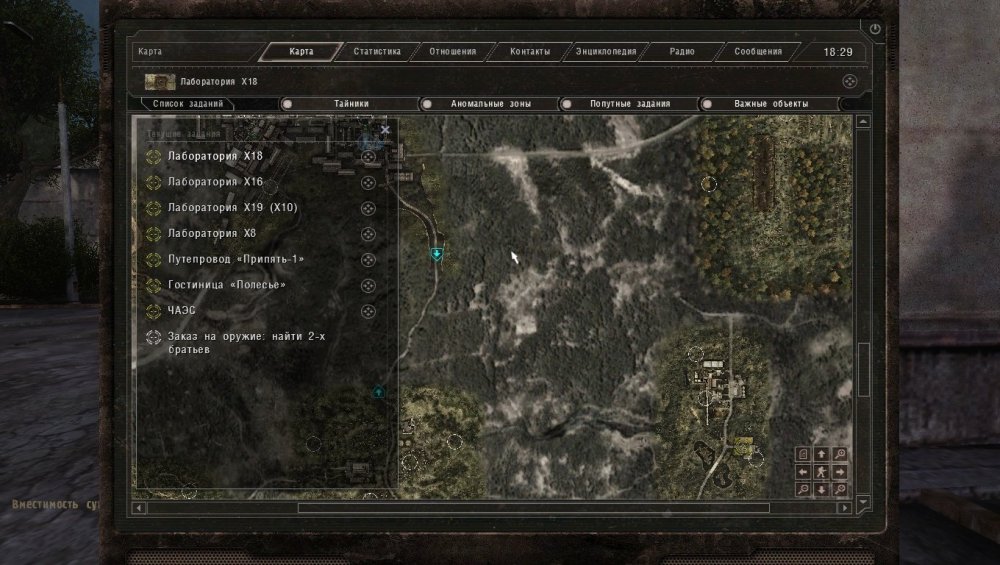Show the Контакты tab
The height and width of the screenshot is (565, 1000).
pos(530,52)
